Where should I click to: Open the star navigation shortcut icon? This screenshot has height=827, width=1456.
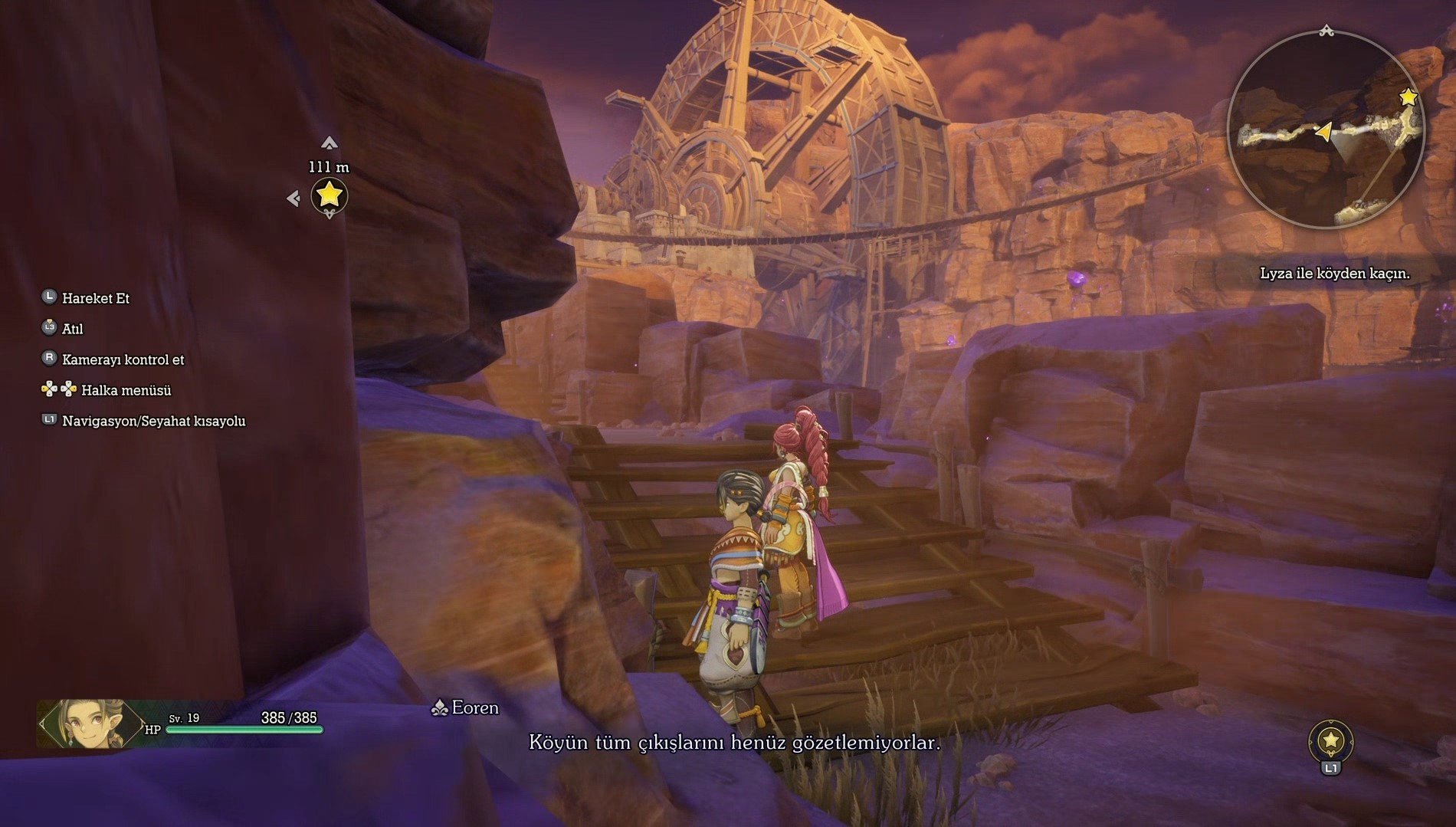[1331, 740]
